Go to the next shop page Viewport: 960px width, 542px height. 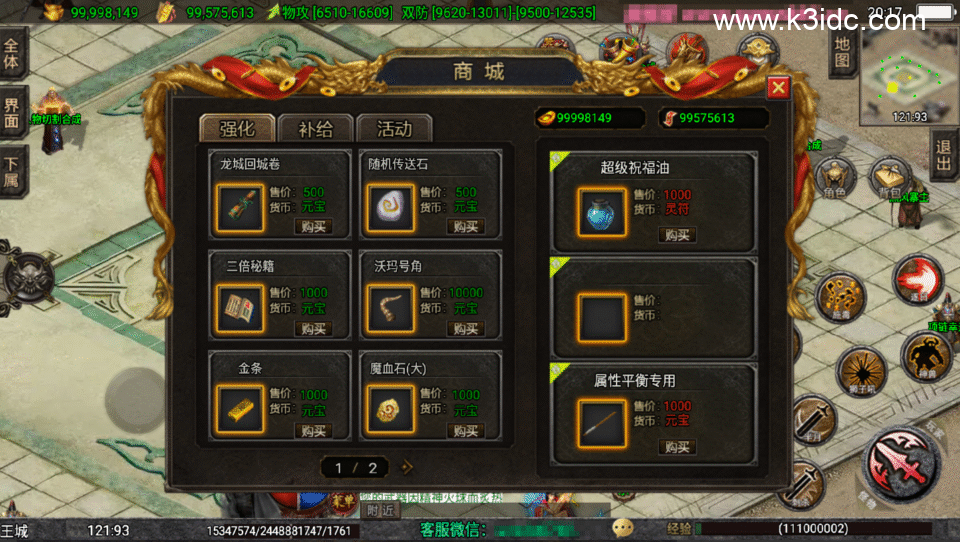407,467
